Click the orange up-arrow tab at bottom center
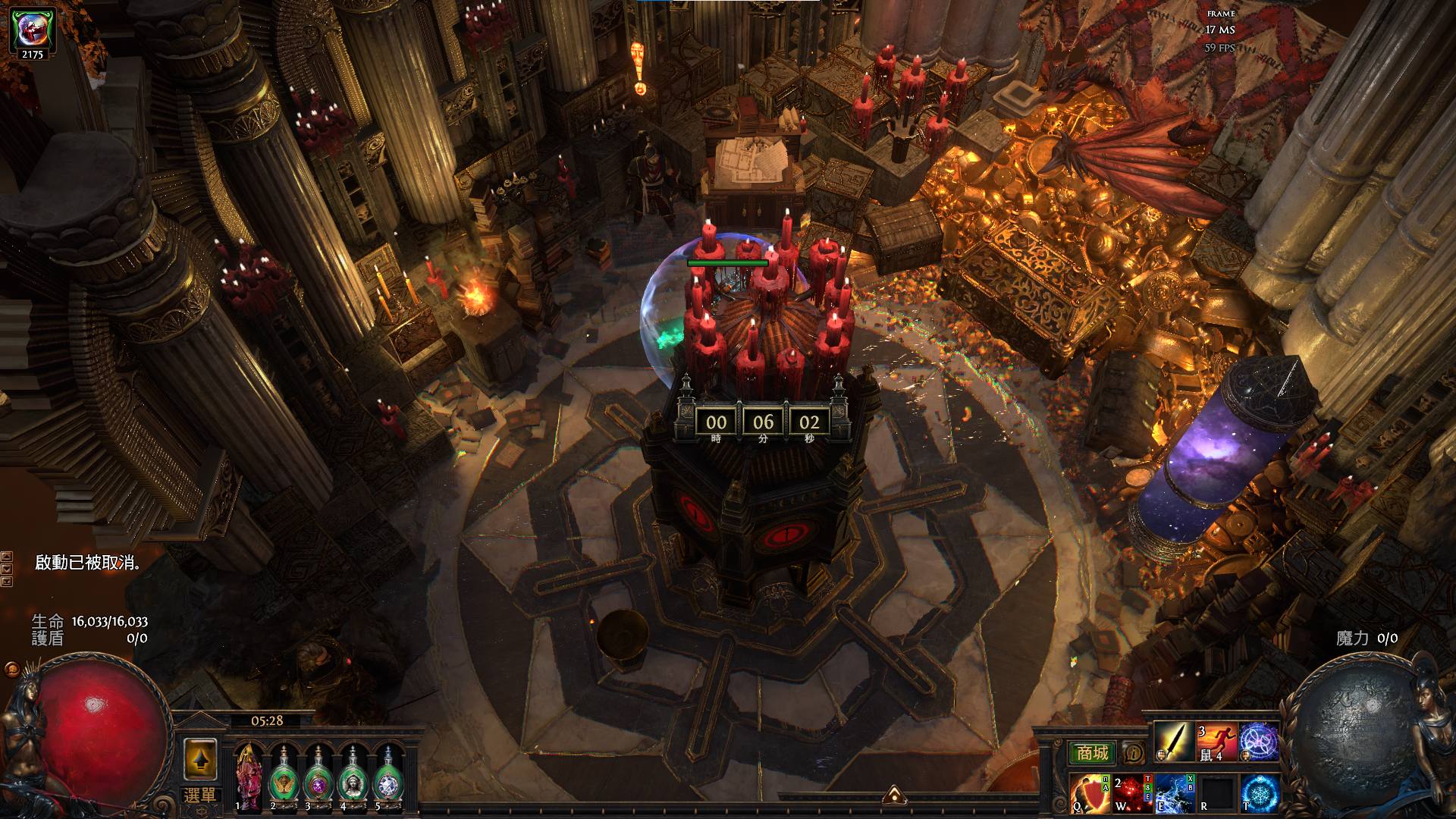The height and width of the screenshot is (819, 1456). (894, 795)
